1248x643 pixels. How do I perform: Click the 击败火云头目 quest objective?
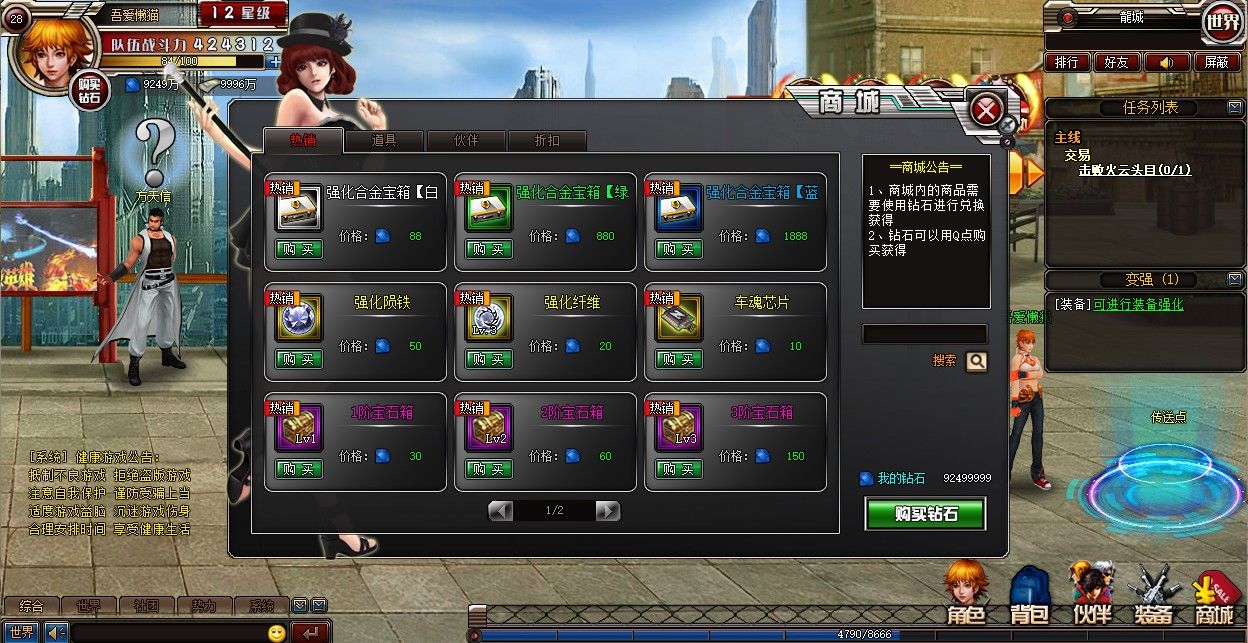(1134, 170)
